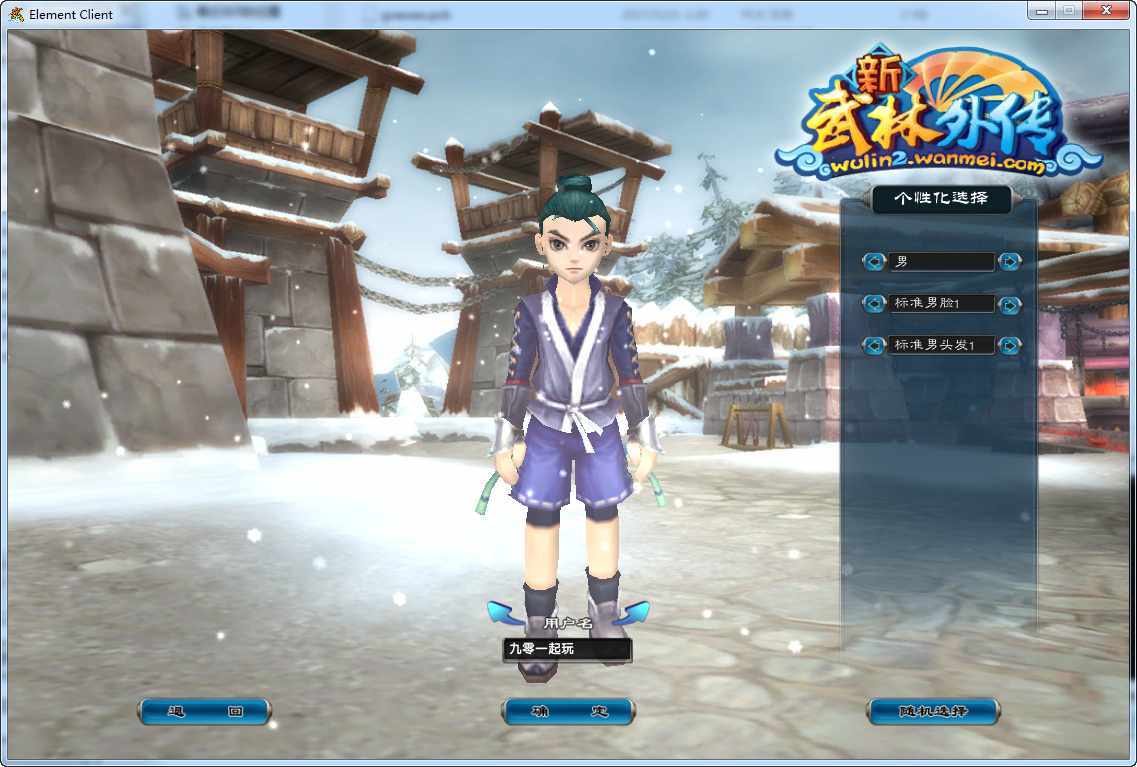Rotate character with right blue curved arrow

(631, 612)
